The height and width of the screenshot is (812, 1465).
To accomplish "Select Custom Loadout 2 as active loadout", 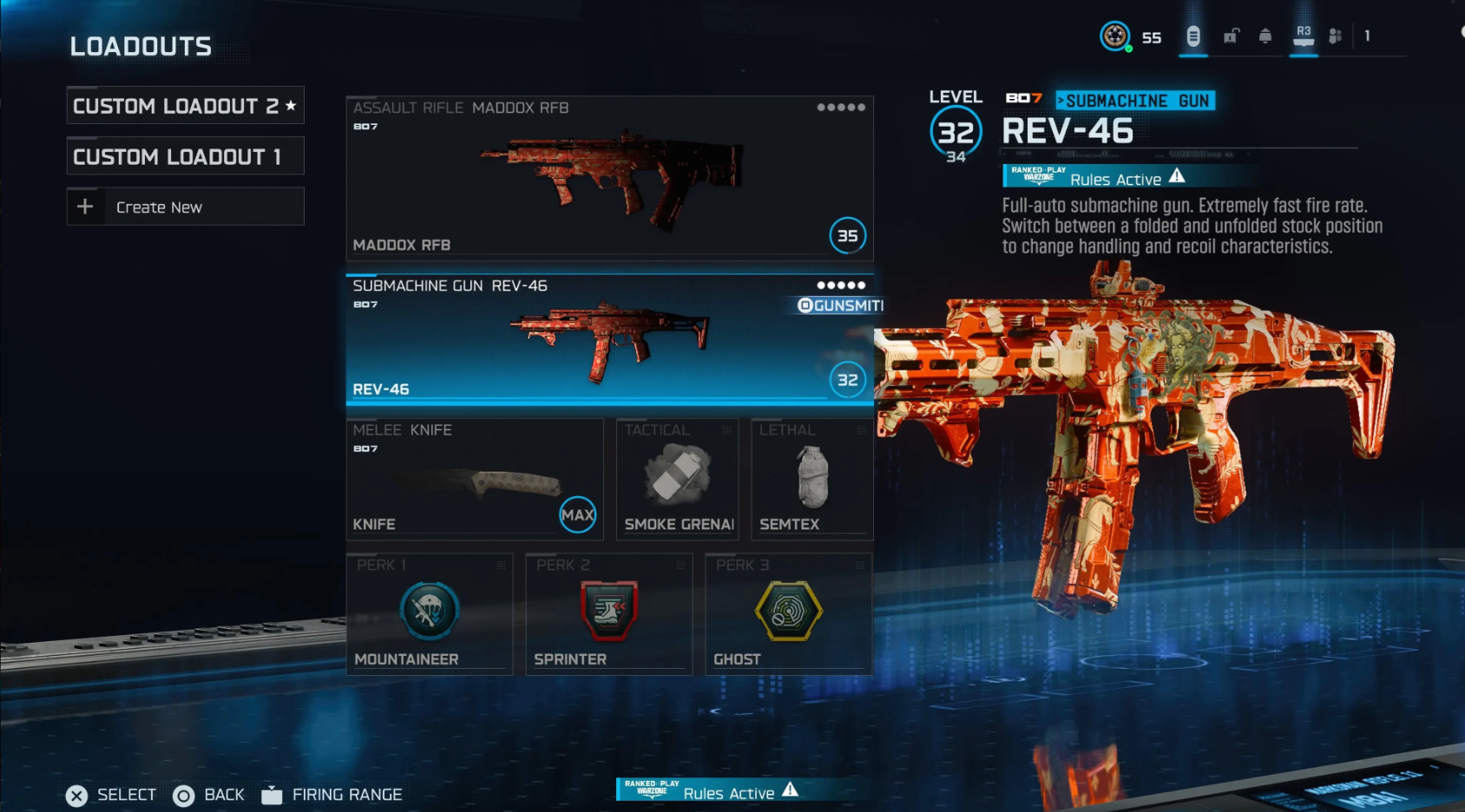I will tap(185, 105).
